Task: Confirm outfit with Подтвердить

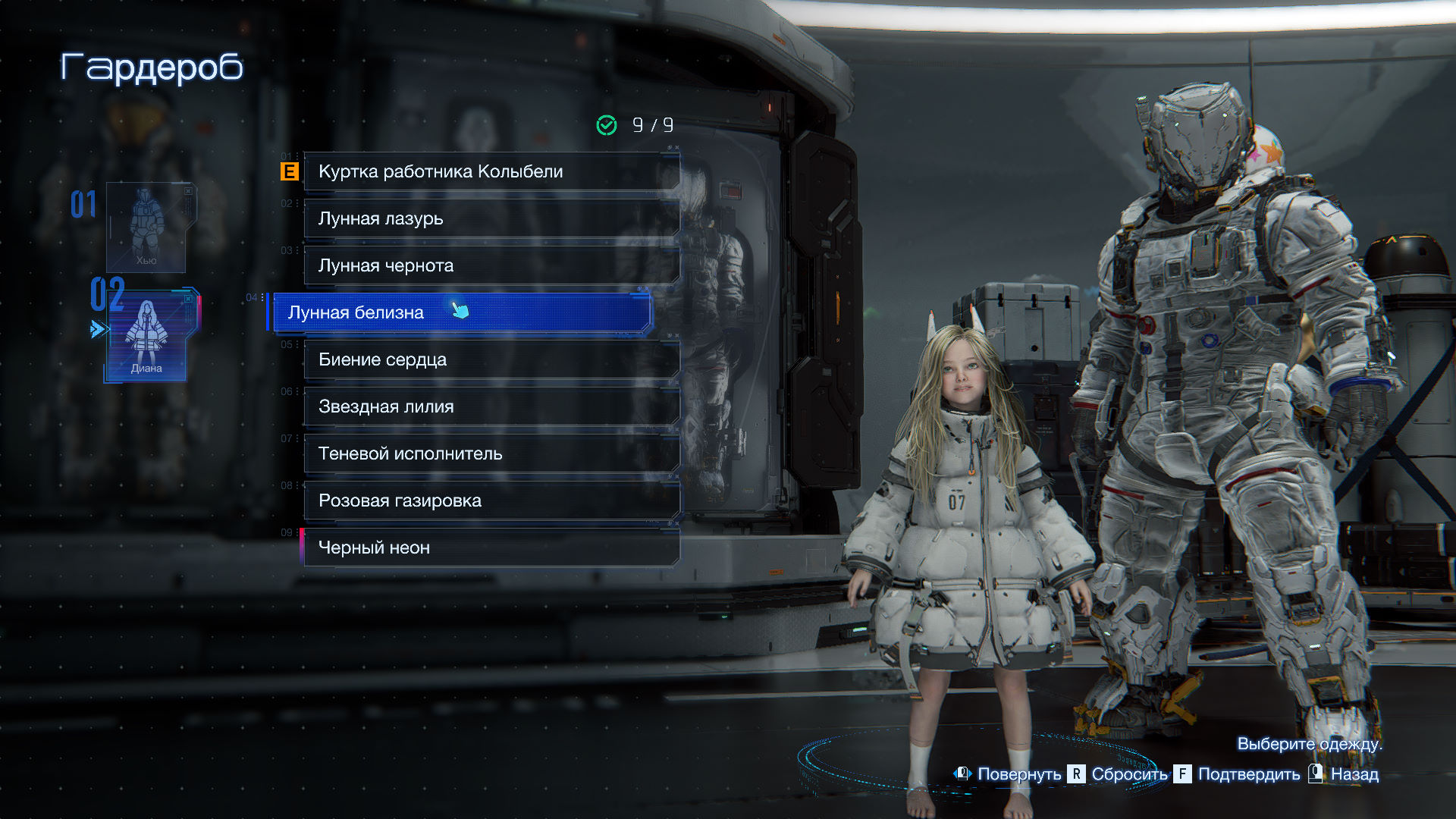Action: [x=1248, y=774]
